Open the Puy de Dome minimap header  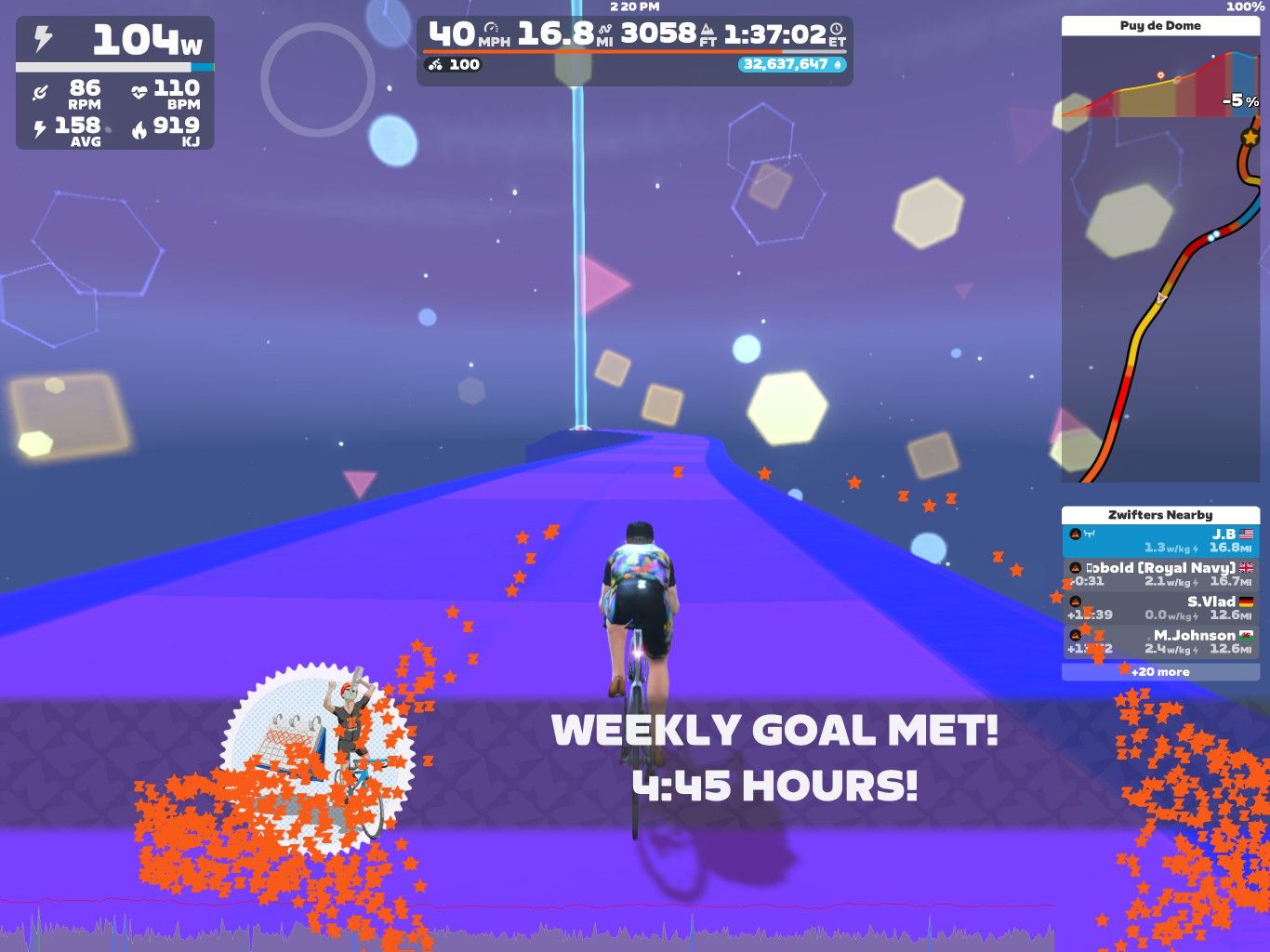[1159, 25]
